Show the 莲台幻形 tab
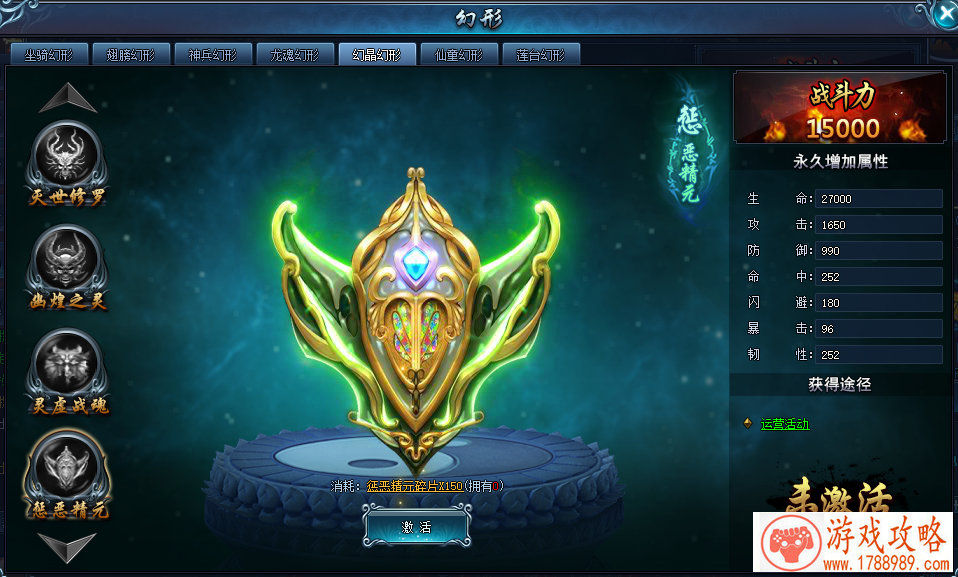958x577 pixels. point(541,55)
